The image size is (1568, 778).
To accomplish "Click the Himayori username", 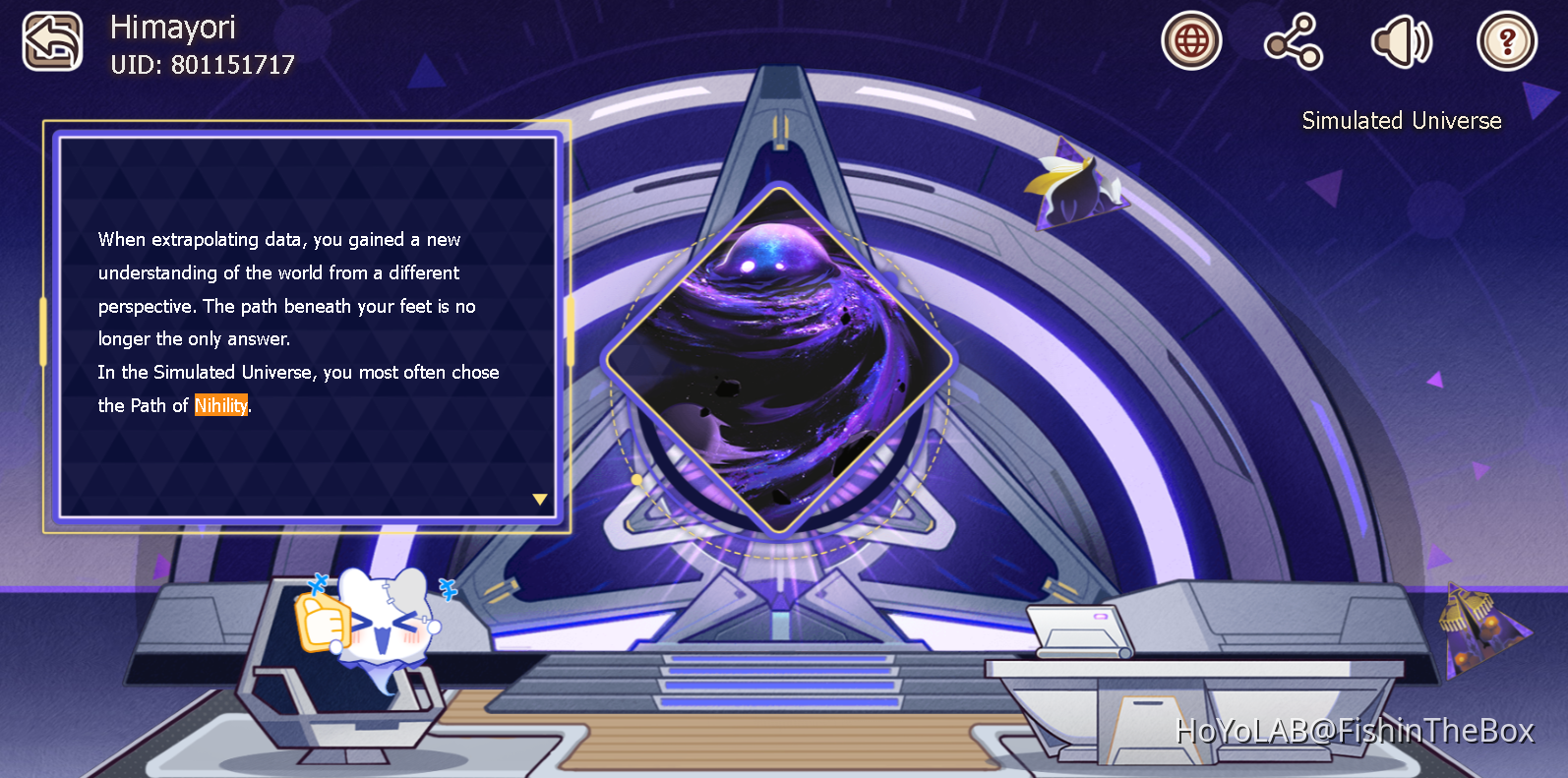I will (x=173, y=28).
